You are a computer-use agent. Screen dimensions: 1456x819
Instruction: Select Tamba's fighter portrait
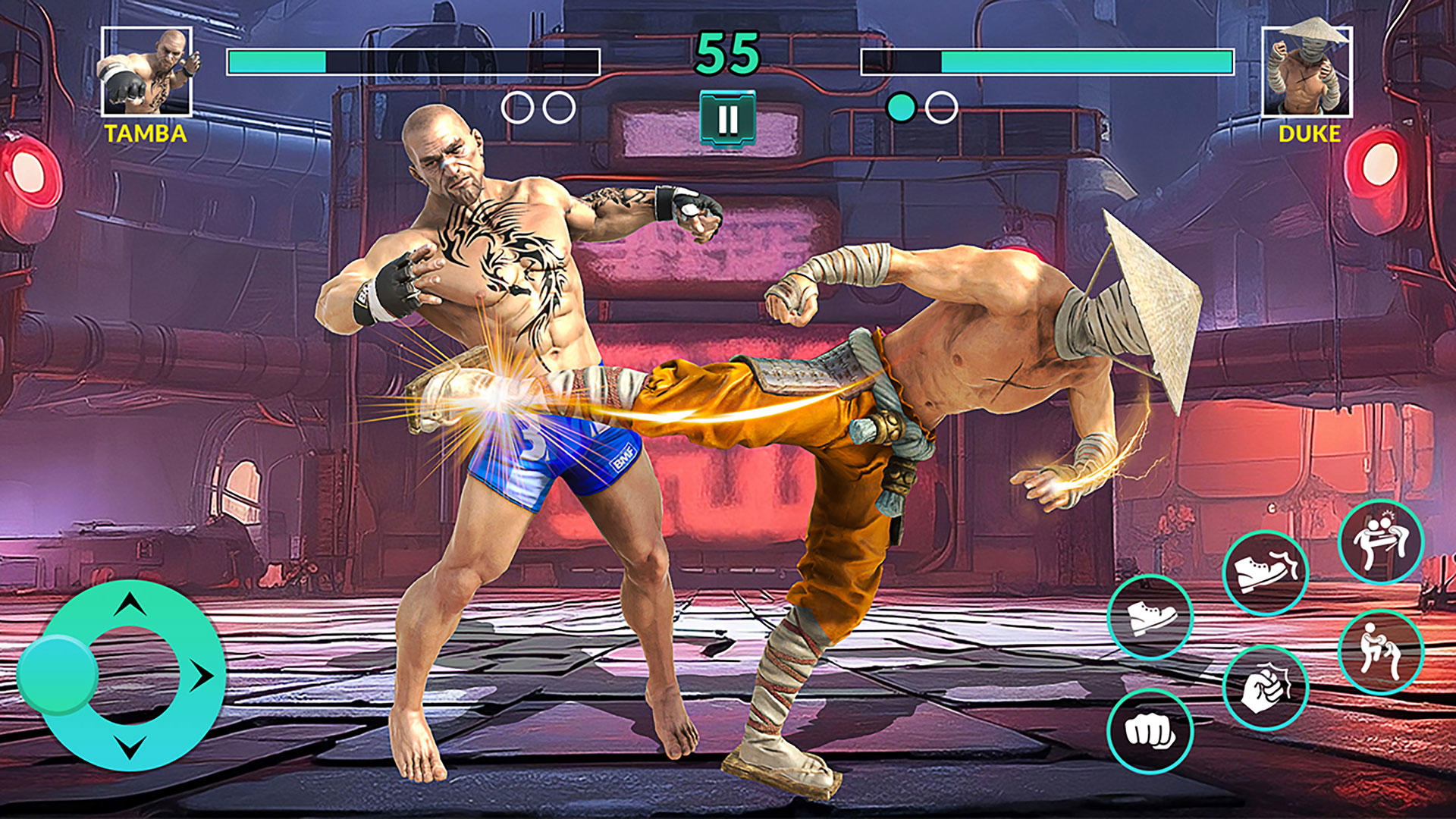point(146,72)
